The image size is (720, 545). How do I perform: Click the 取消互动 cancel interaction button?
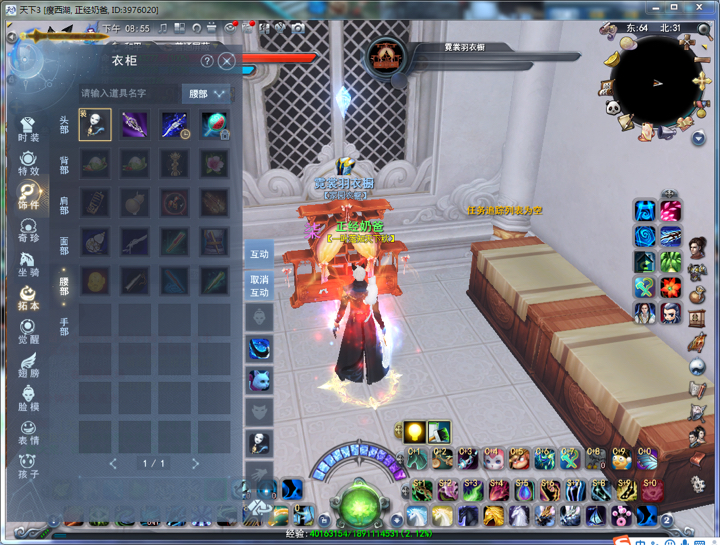tap(259, 286)
